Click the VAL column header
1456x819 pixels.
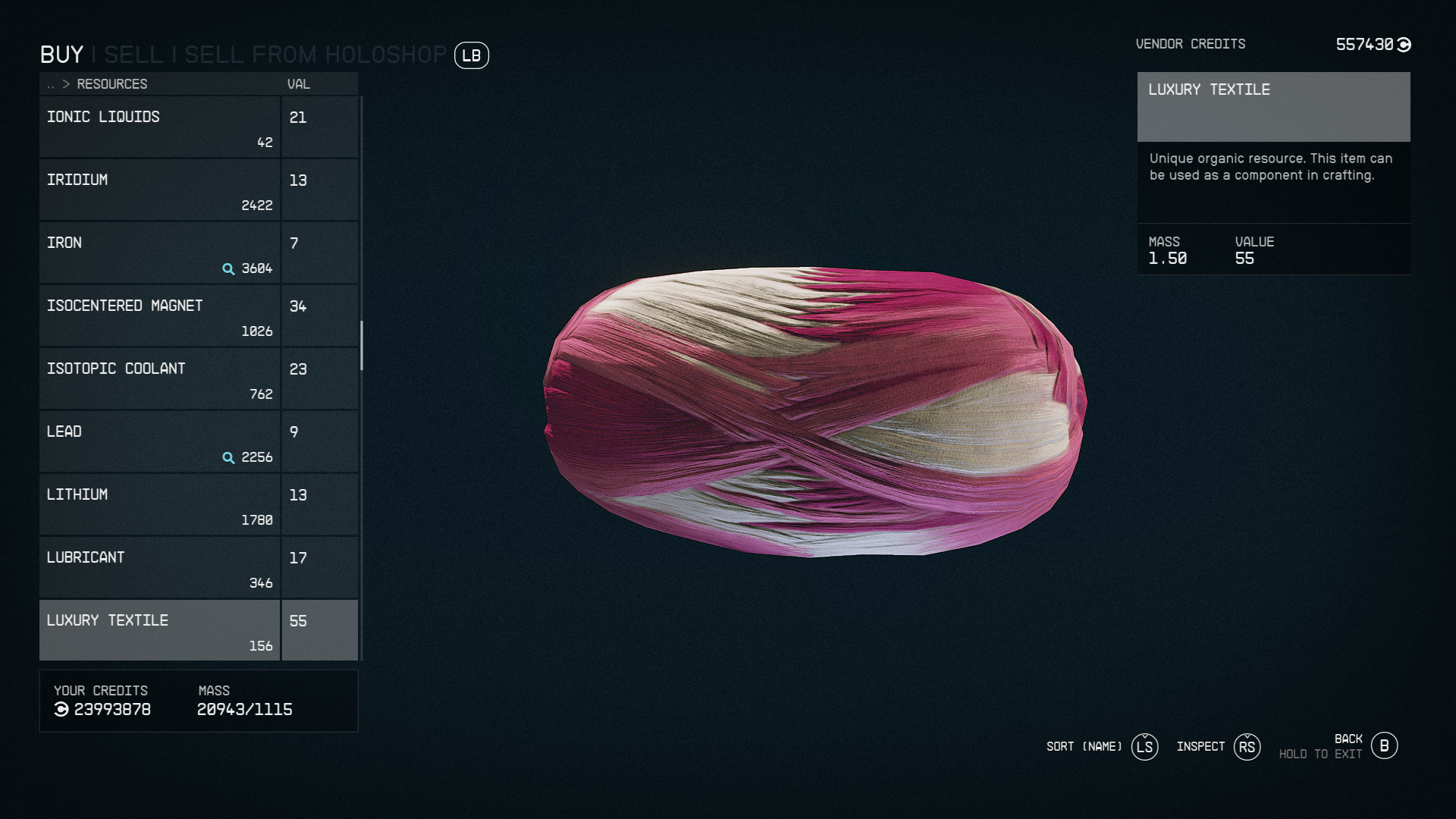tap(298, 84)
